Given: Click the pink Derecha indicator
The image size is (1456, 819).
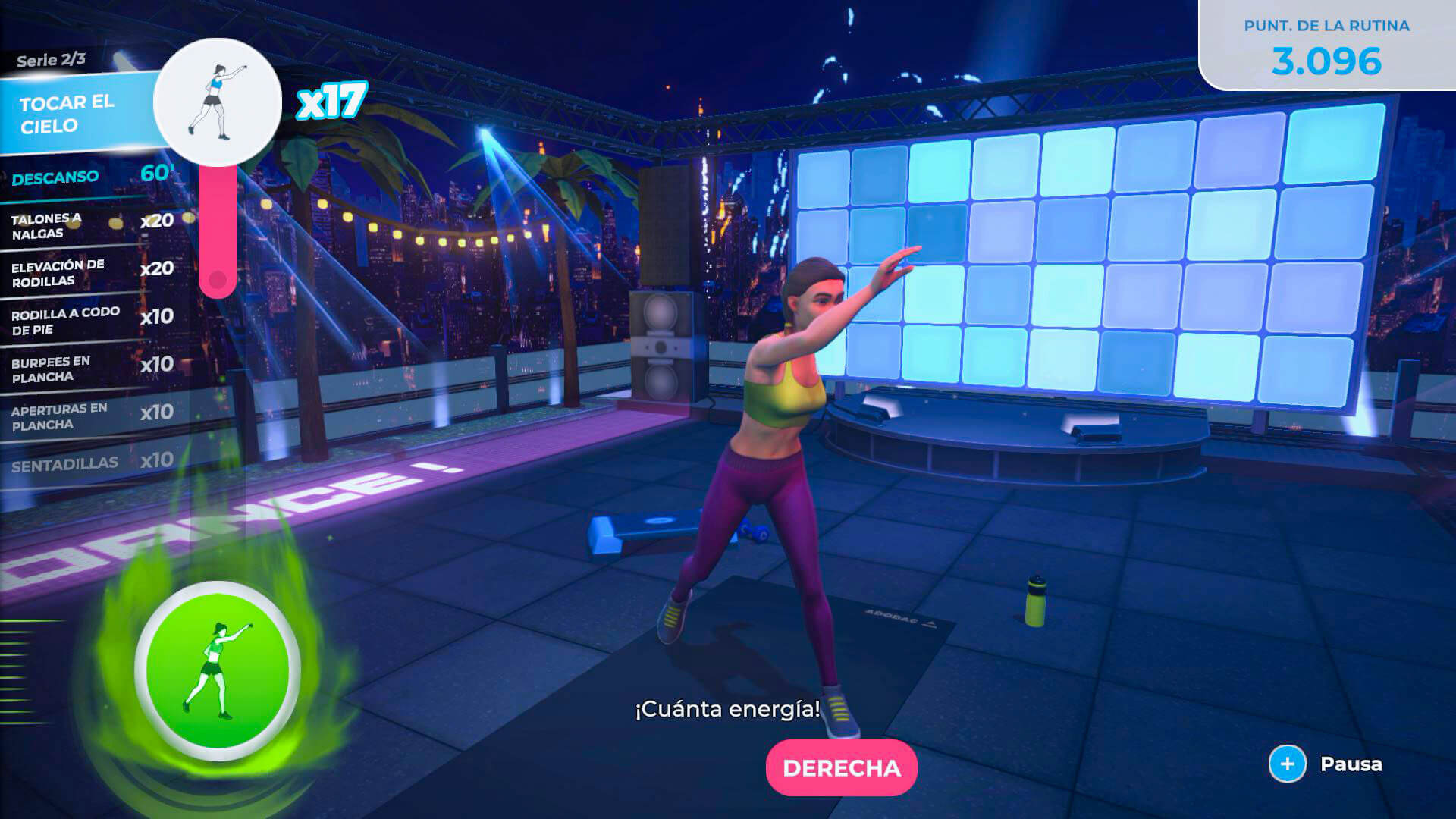Looking at the screenshot, I should pyautogui.click(x=841, y=767).
